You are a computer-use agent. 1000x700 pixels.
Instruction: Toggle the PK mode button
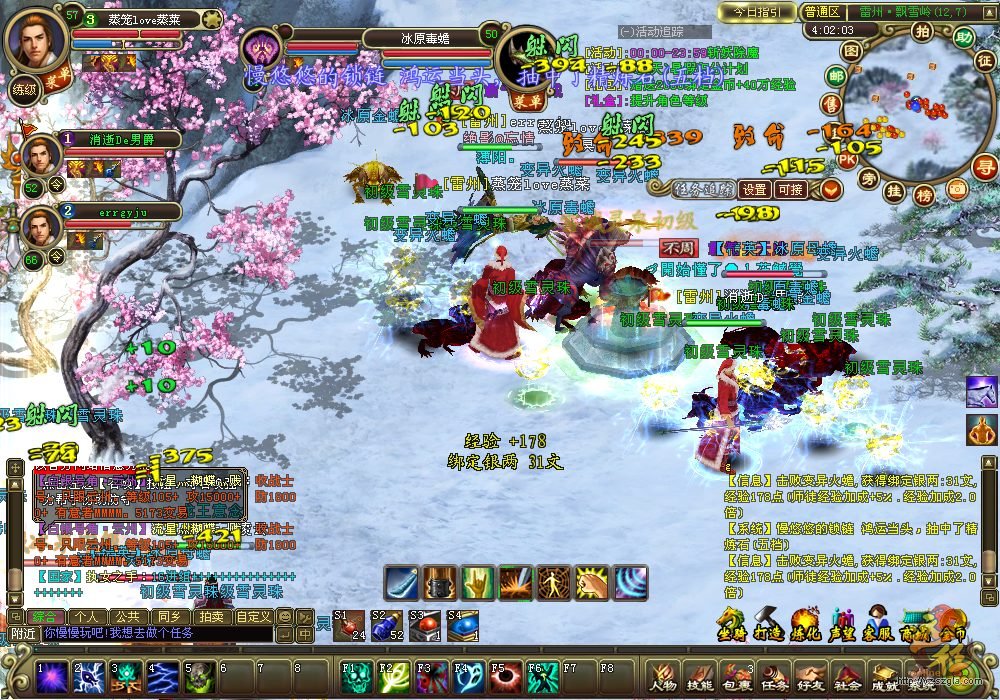point(846,159)
